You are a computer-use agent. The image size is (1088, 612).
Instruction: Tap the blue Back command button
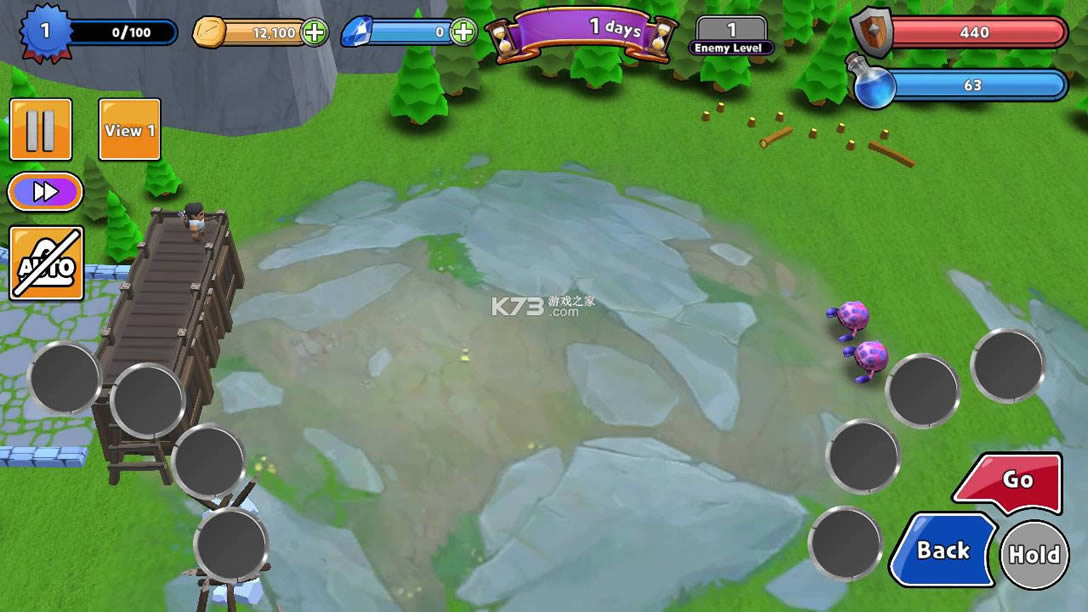(942, 550)
